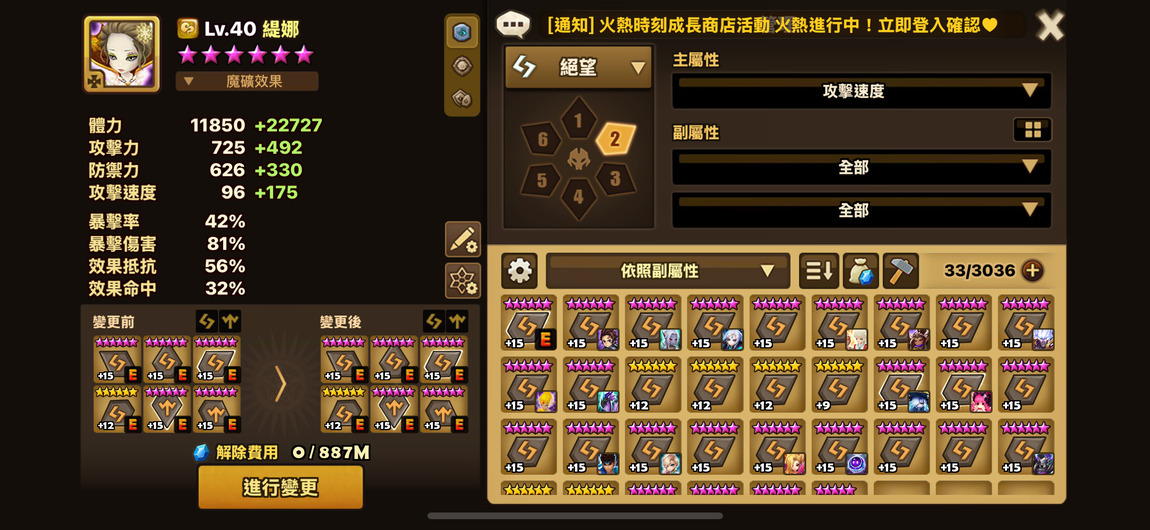Click 緹娜 monster portrait
The height and width of the screenshot is (530, 1150).
tap(121, 53)
